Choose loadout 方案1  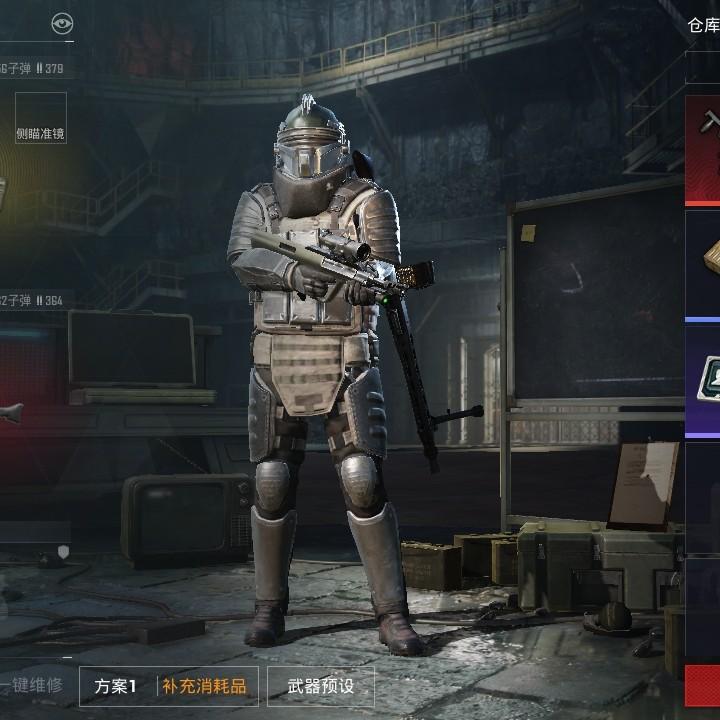[x=116, y=687]
